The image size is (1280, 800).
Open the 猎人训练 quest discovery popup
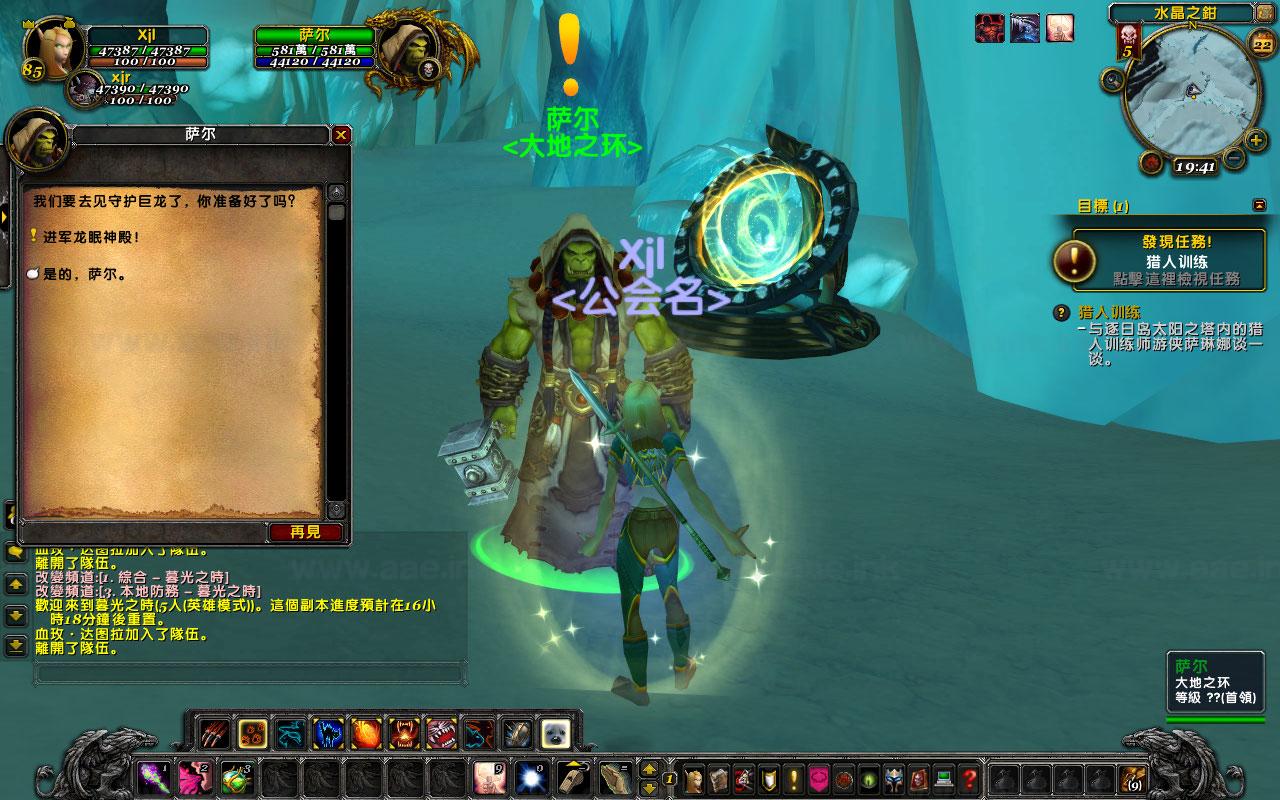pyautogui.click(x=1163, y=259)
